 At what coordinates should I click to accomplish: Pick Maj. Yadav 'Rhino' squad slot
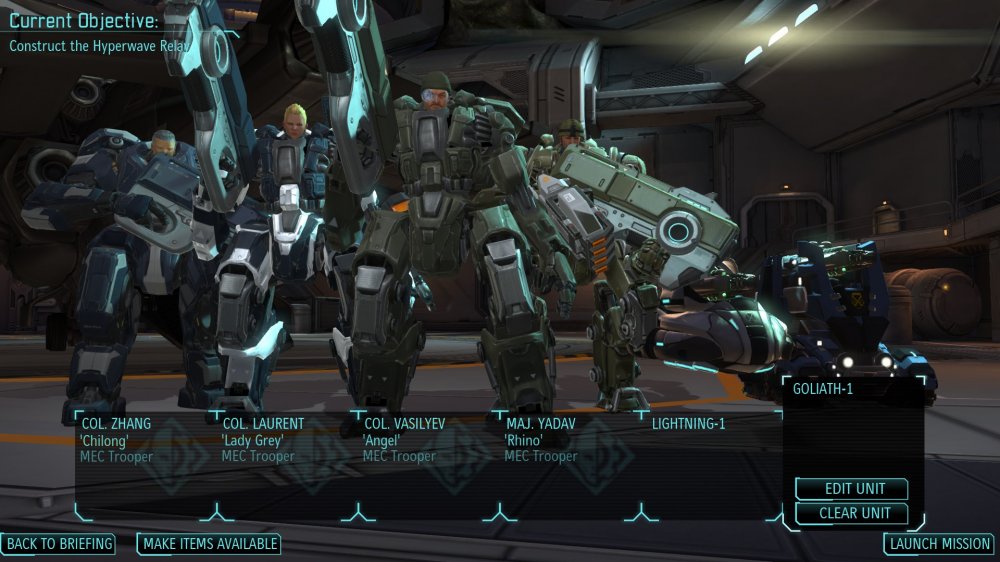tap(567, 462)
